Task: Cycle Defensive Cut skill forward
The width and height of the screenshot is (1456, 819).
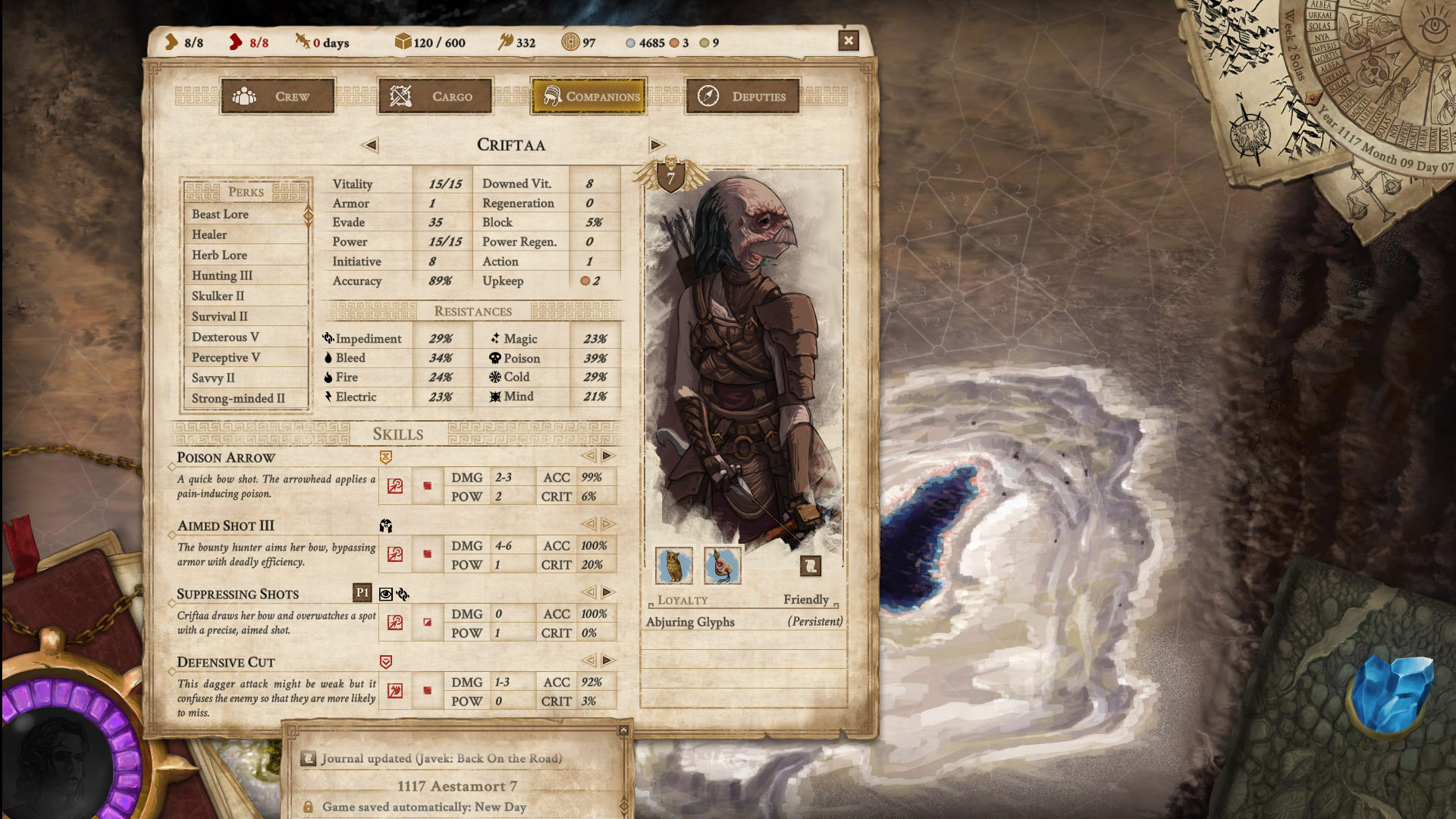Action: pyautogui.click(x=607, y=661)
